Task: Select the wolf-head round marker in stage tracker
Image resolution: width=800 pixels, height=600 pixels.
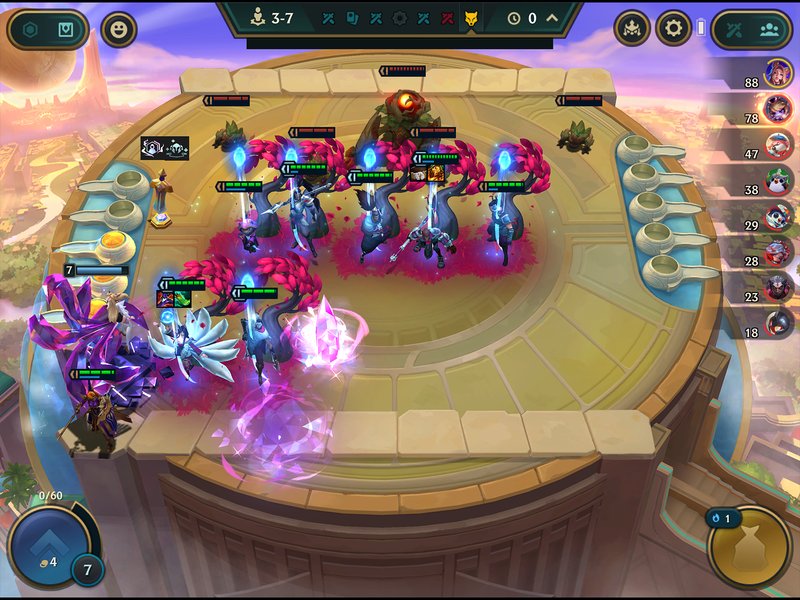Action: pos(469,18)
